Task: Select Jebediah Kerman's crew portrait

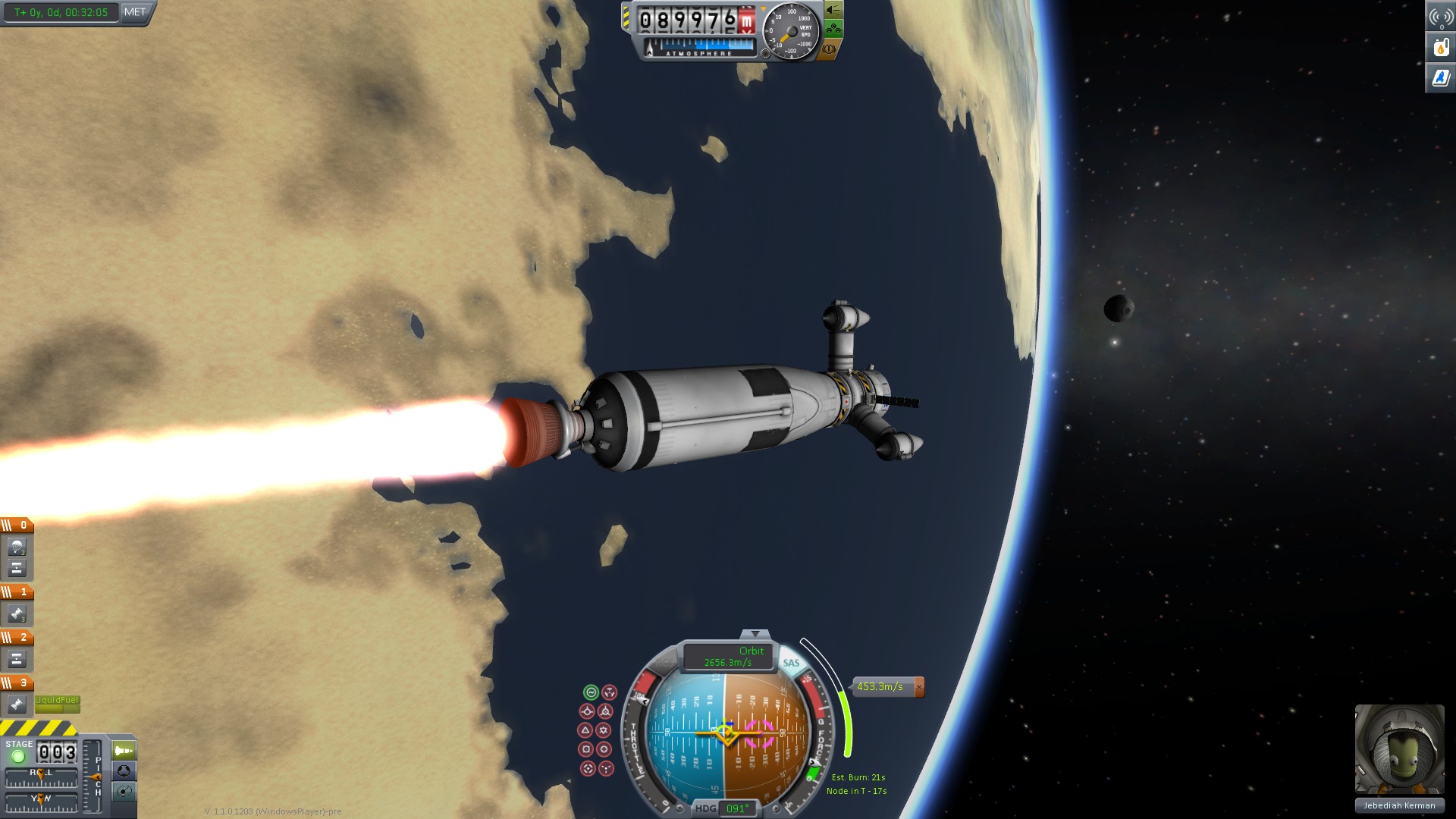Action: pyautogui.click(x=1399, y=749)
